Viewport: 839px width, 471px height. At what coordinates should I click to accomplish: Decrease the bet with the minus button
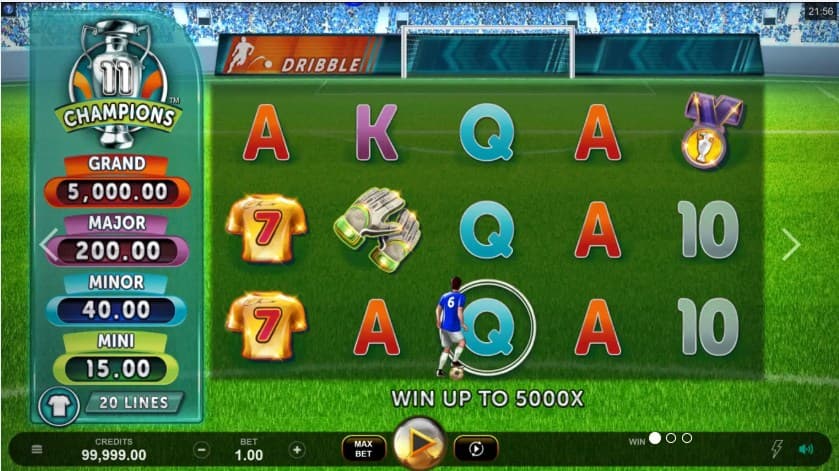[x=202, y=450]
